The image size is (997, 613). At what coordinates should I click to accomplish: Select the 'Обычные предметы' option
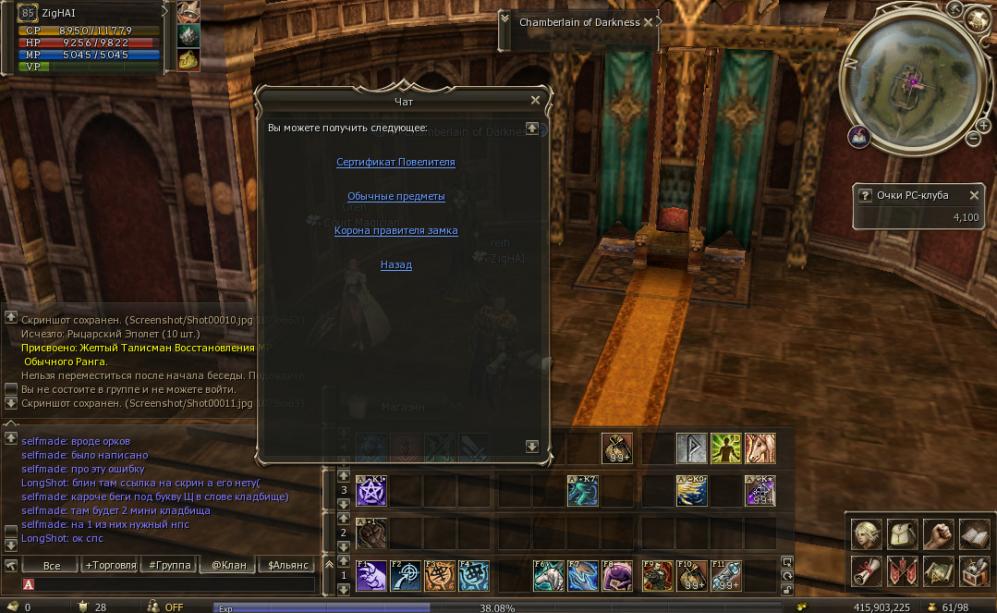tap(396, 196)
